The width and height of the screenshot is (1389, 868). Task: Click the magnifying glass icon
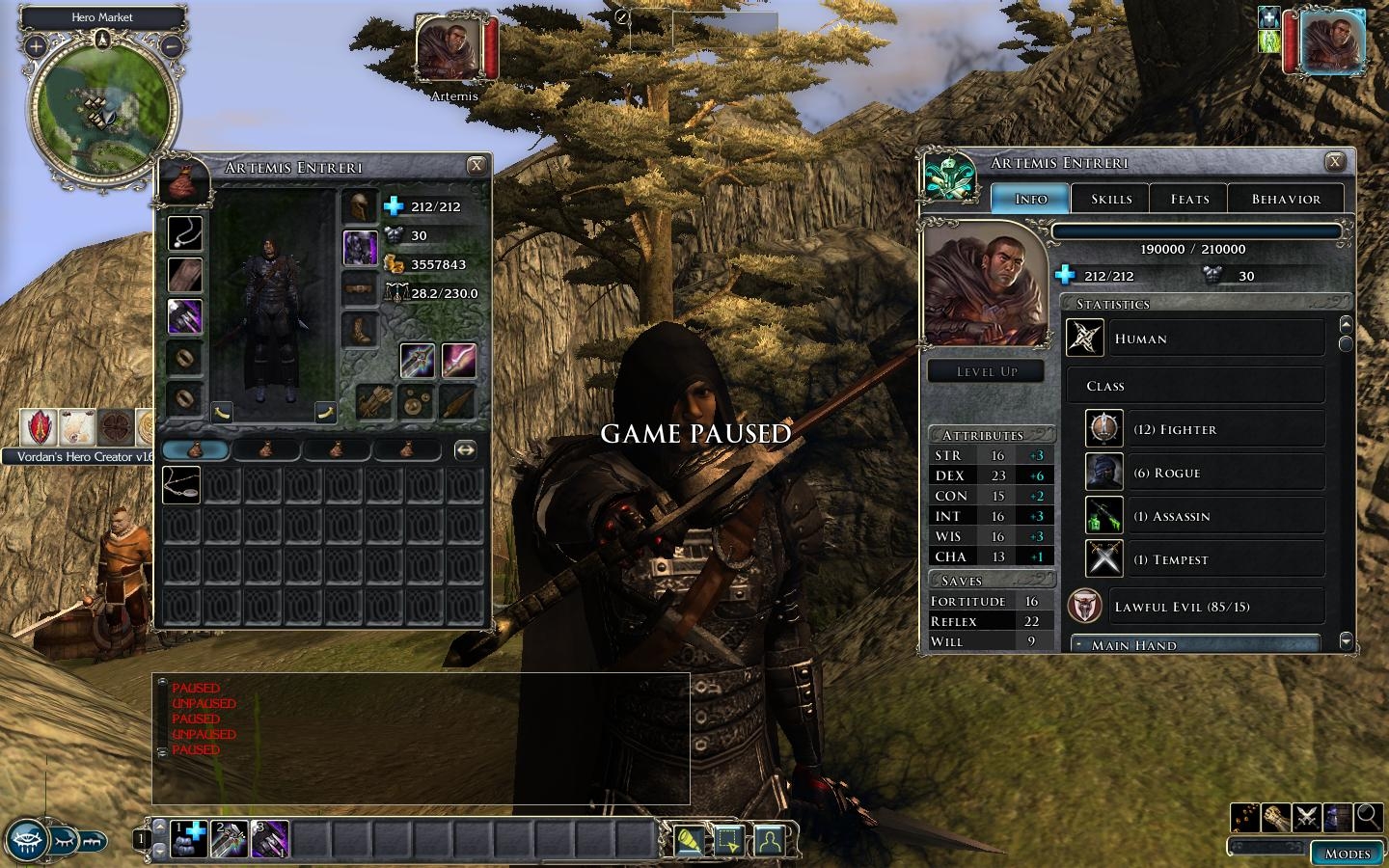pyautogui.click(x=1368, y=818)
